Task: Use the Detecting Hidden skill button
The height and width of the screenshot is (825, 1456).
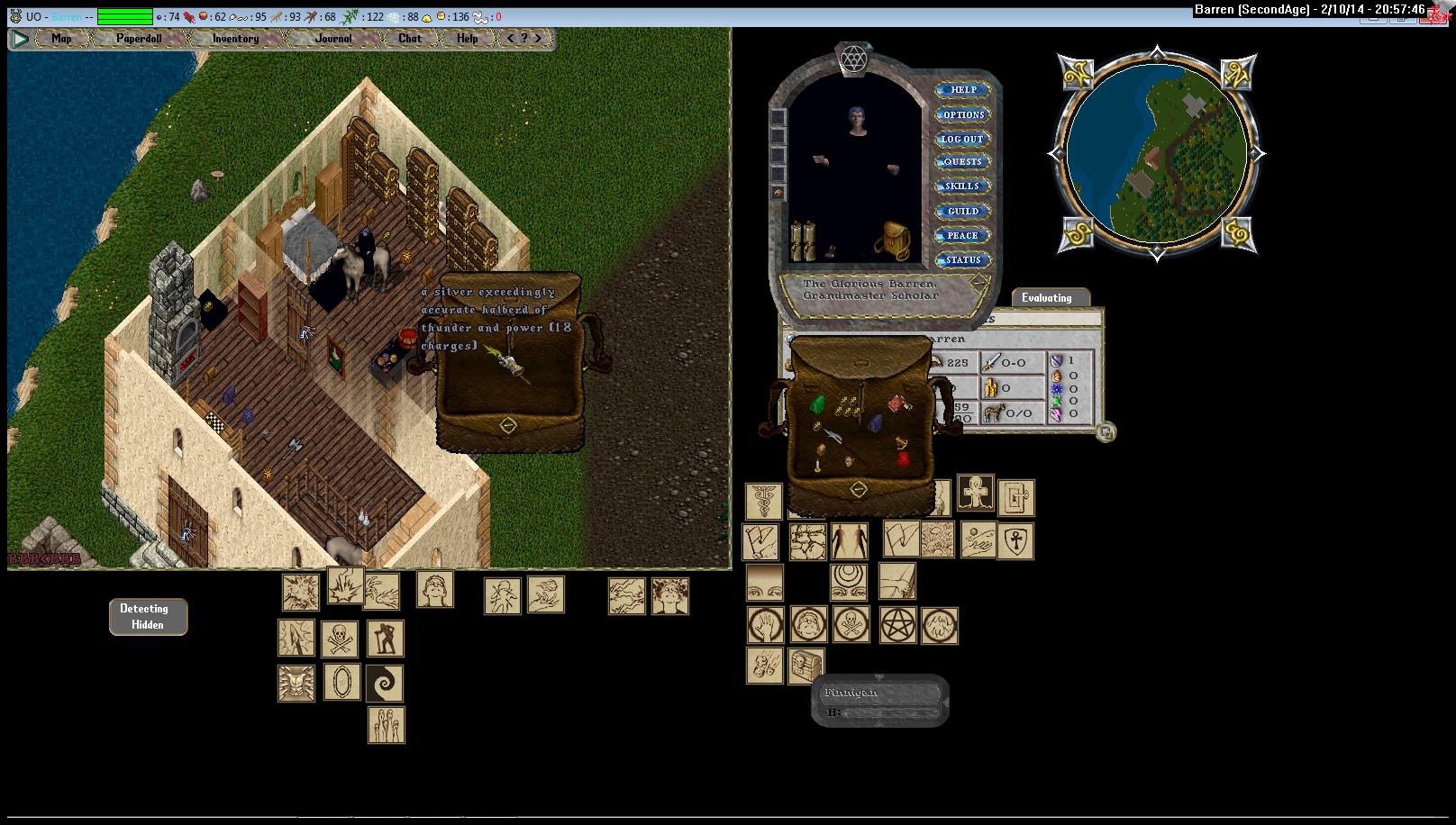Action: 148,617
